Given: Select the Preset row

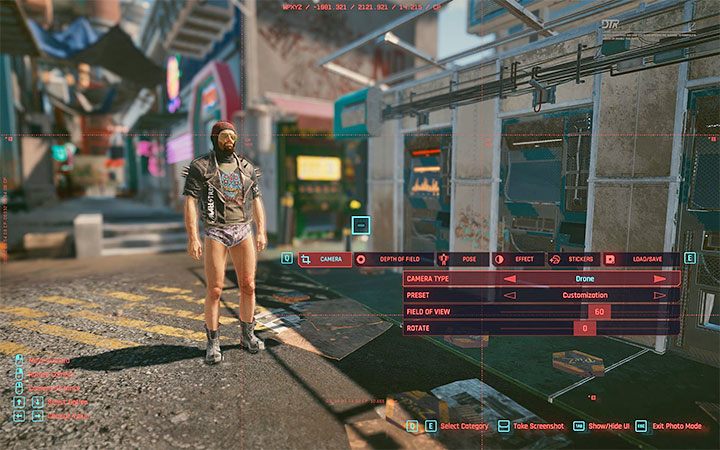Looking at the screenshot, I should coord(450,295).
